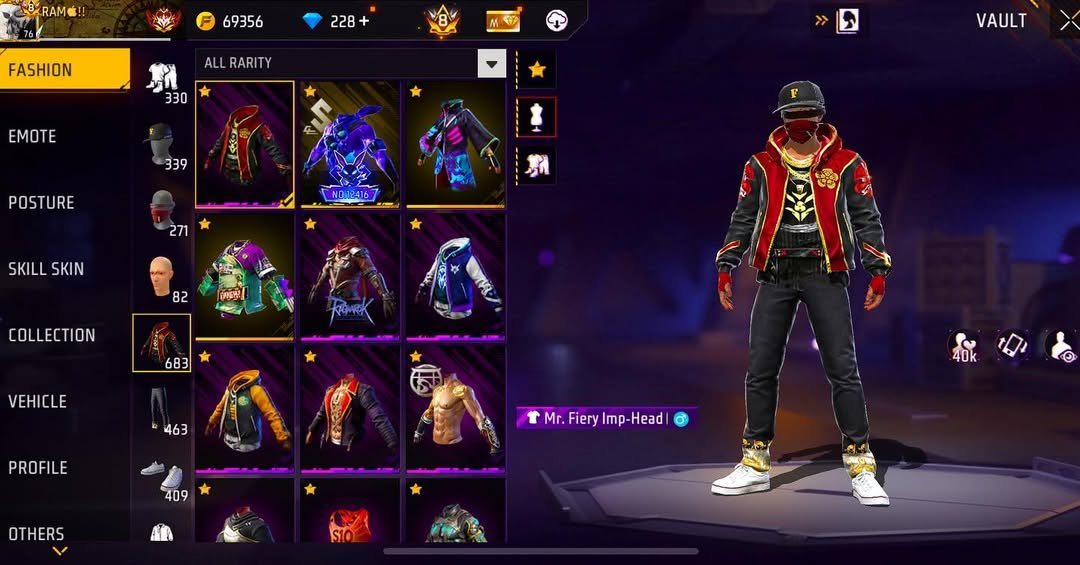Choose the green graffiti t-shirt

(x=245, y=276)
